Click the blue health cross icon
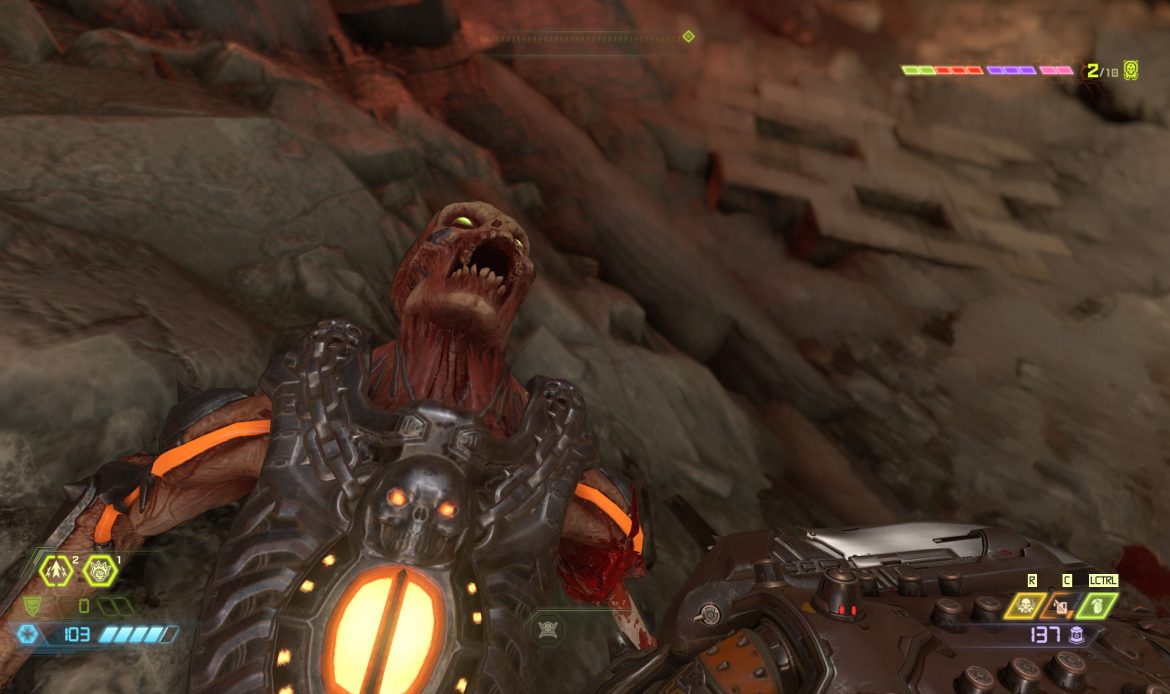The image size is (1170, 694). pos(25,634)
